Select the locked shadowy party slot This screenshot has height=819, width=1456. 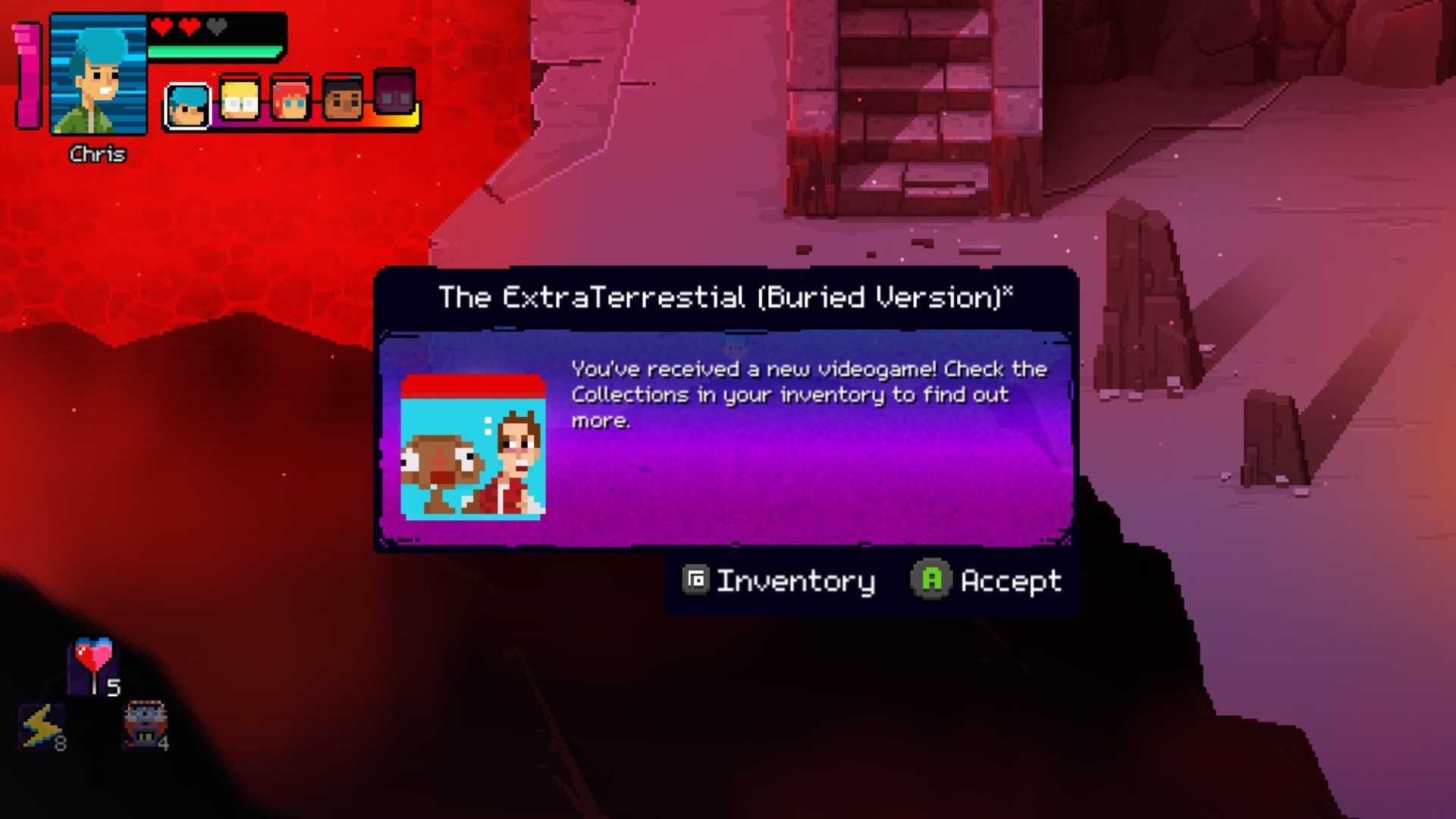click(x=394, y=94)
